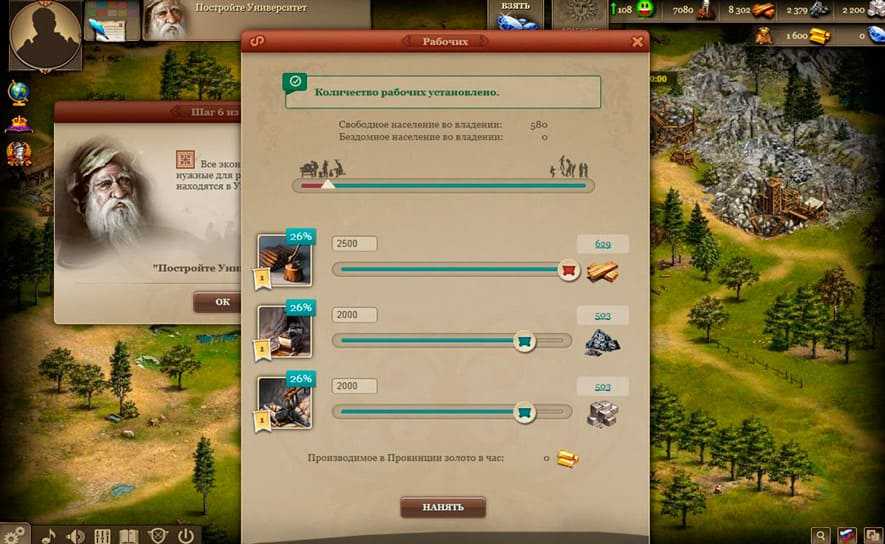885x544 pixels.
Task: Click the iron workers slider handle
Action: pyautogui.click(x=522, y=342)
